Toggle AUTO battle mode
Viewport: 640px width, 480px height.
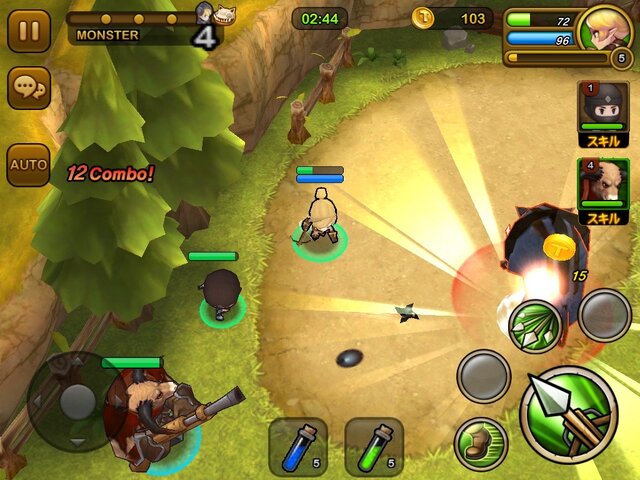(x=28, y=164)
